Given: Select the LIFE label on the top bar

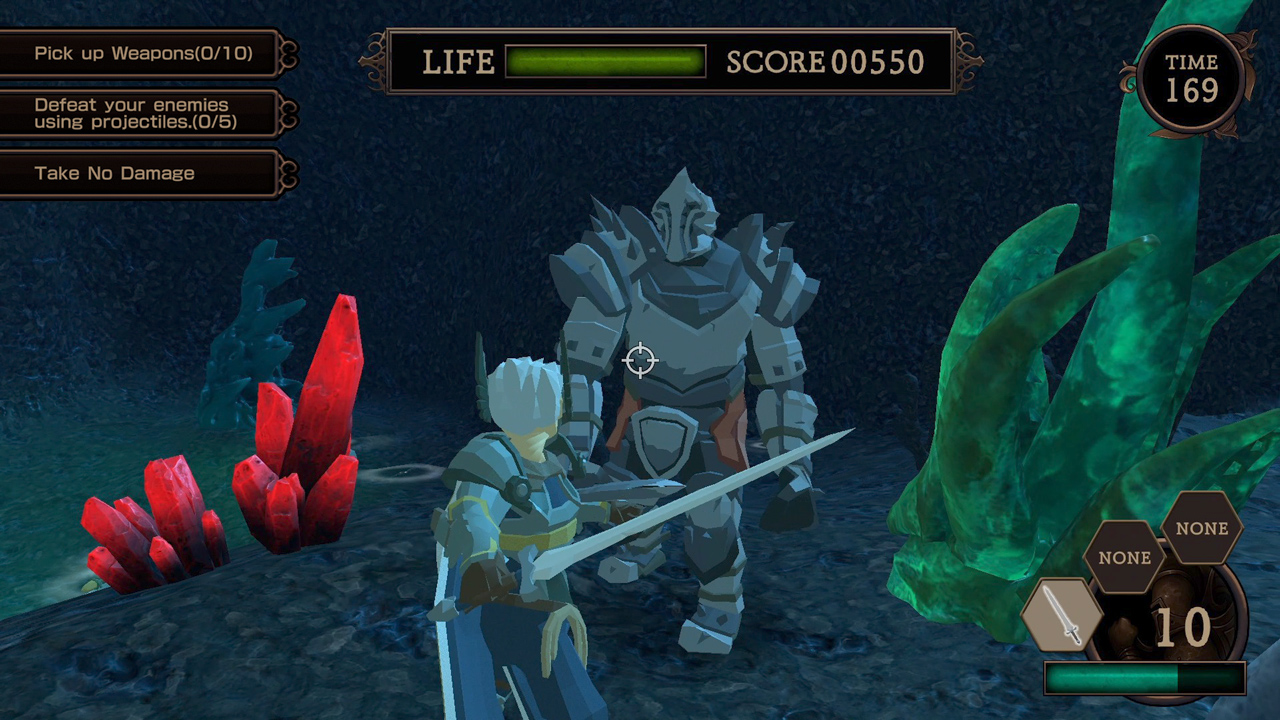Looking at the screenshot, I should tap(459, 62).
